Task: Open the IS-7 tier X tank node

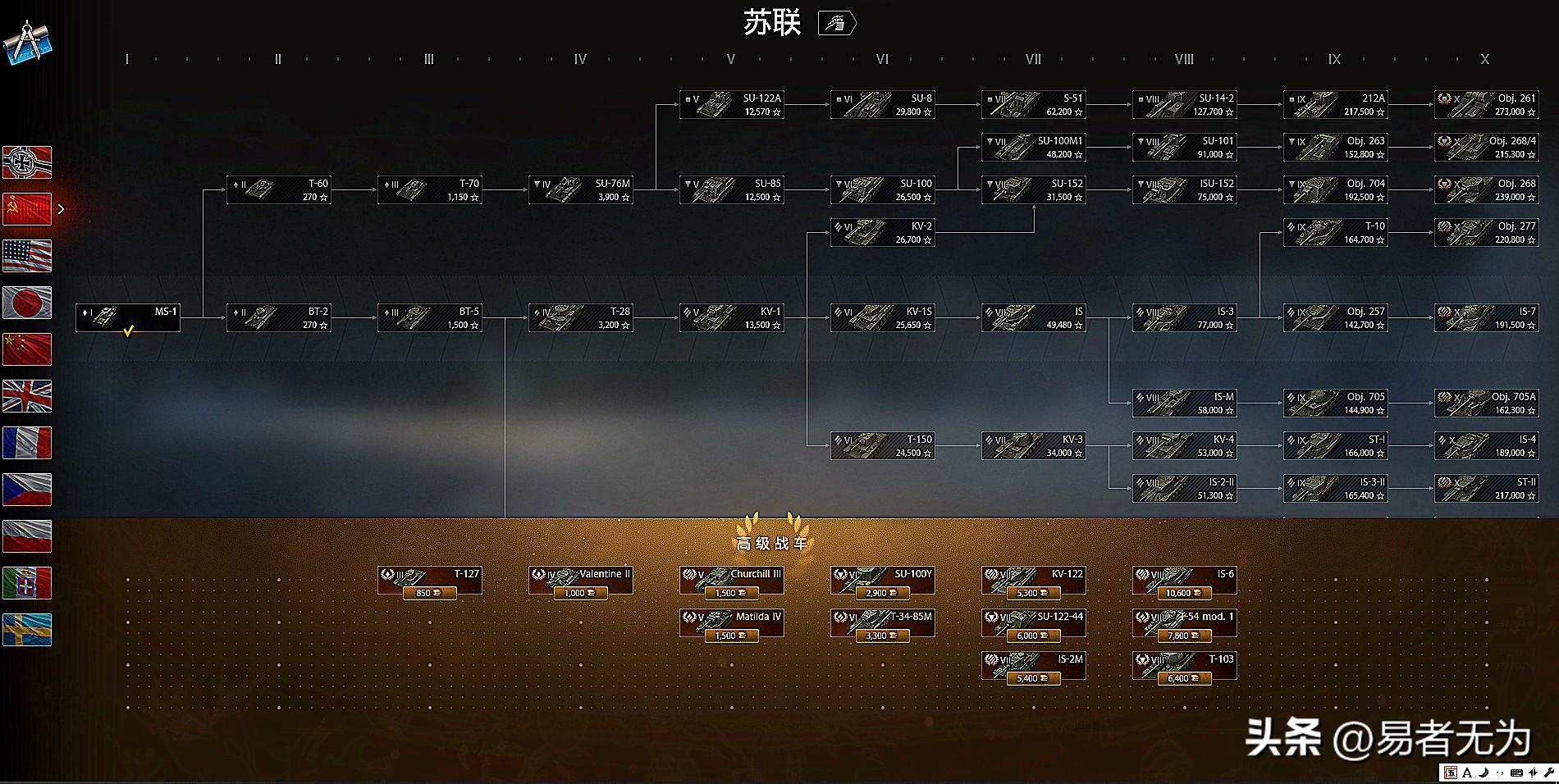Action: [1487, 317]
